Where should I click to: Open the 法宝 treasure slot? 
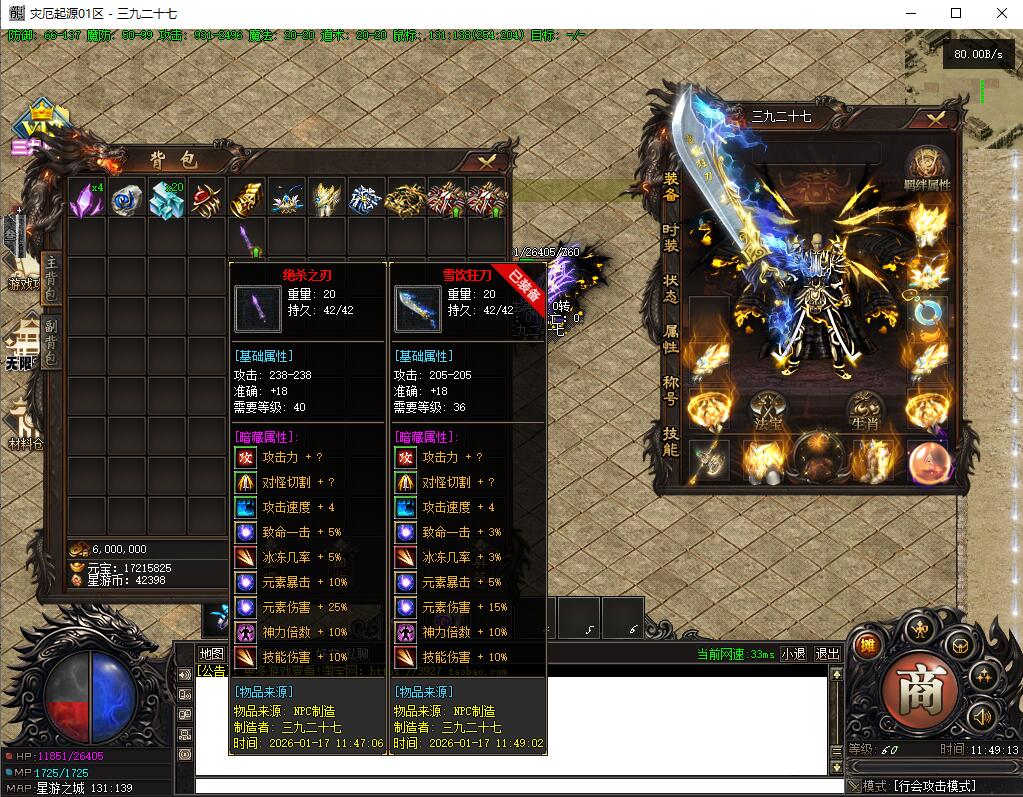click(x=768, y=412)
